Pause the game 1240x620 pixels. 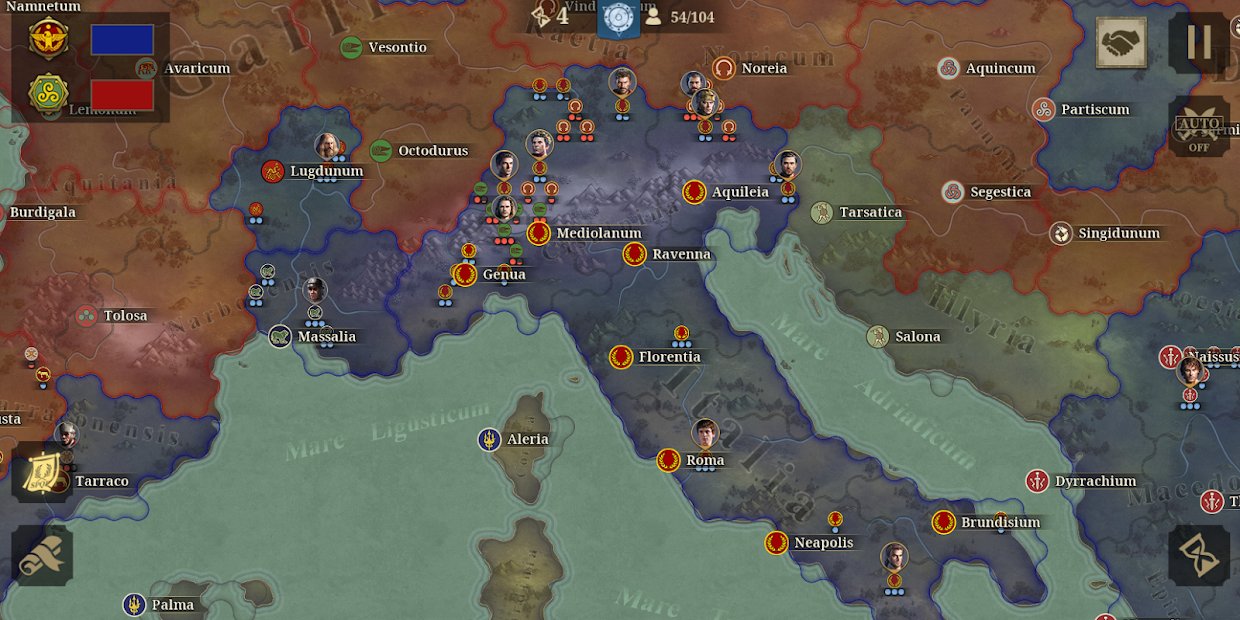[1198, 42]
